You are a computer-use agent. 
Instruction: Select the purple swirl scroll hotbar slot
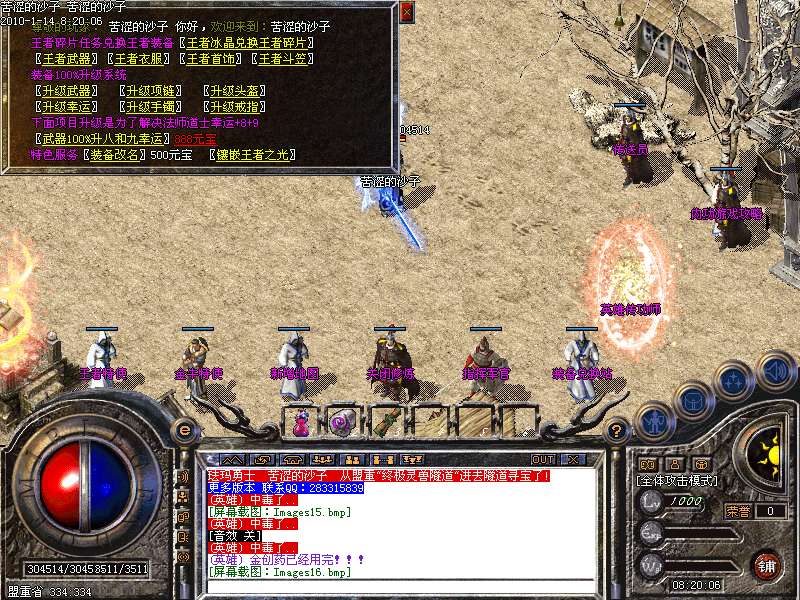[342, 423]
